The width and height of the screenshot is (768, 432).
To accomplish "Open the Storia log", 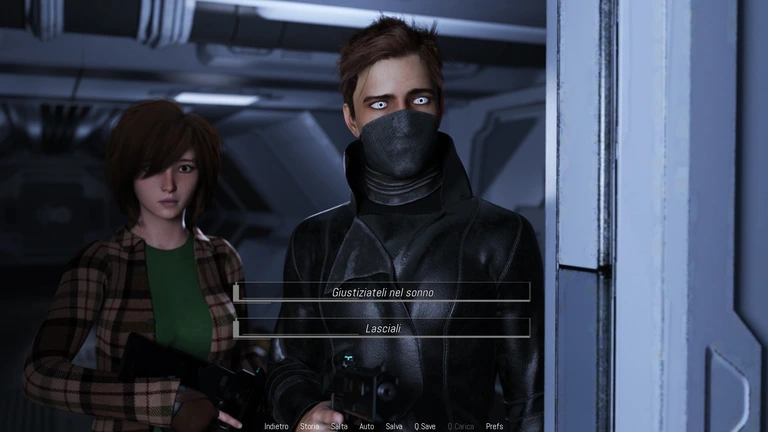I will (310, 426).
